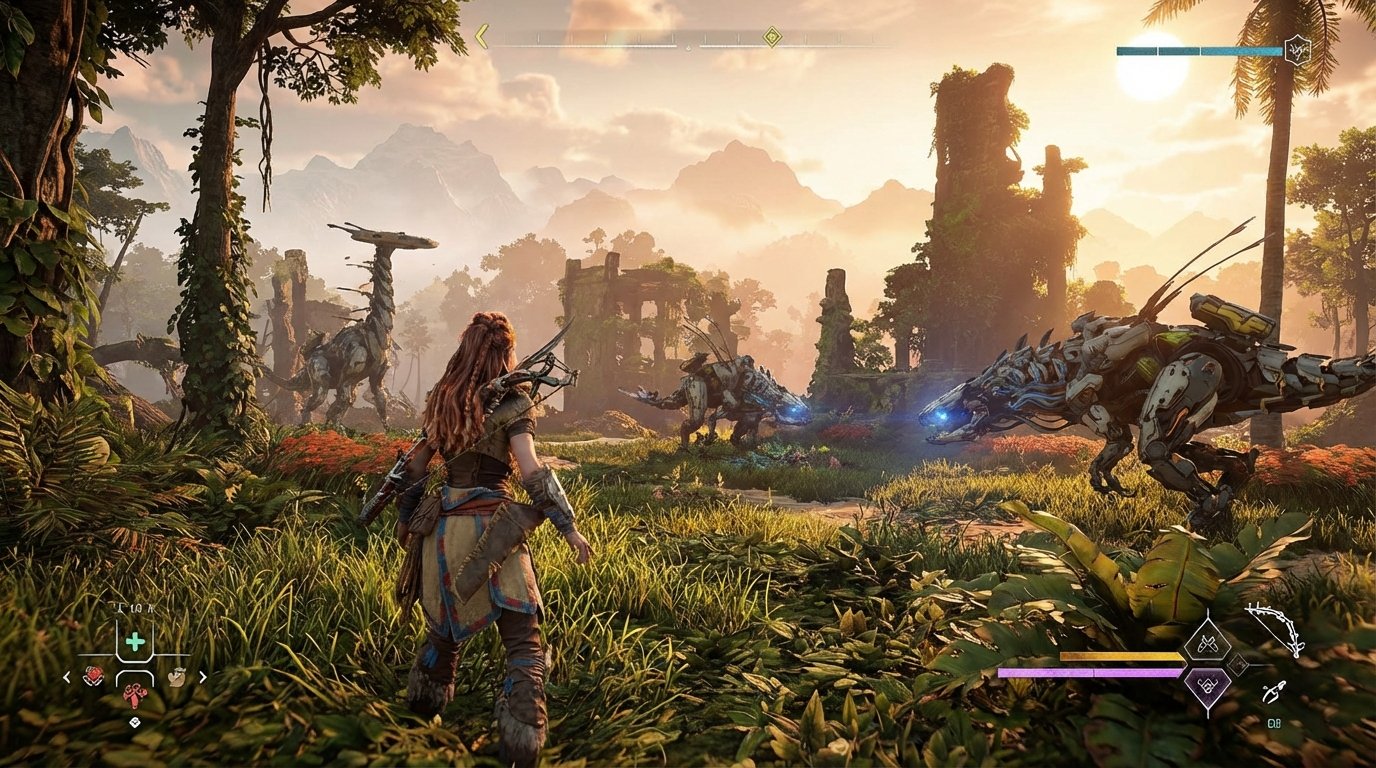Viewport: 1376px width, 768px height.
Task: Toggle the diamond indicator under the item wheel
Action: click(134, 721)
